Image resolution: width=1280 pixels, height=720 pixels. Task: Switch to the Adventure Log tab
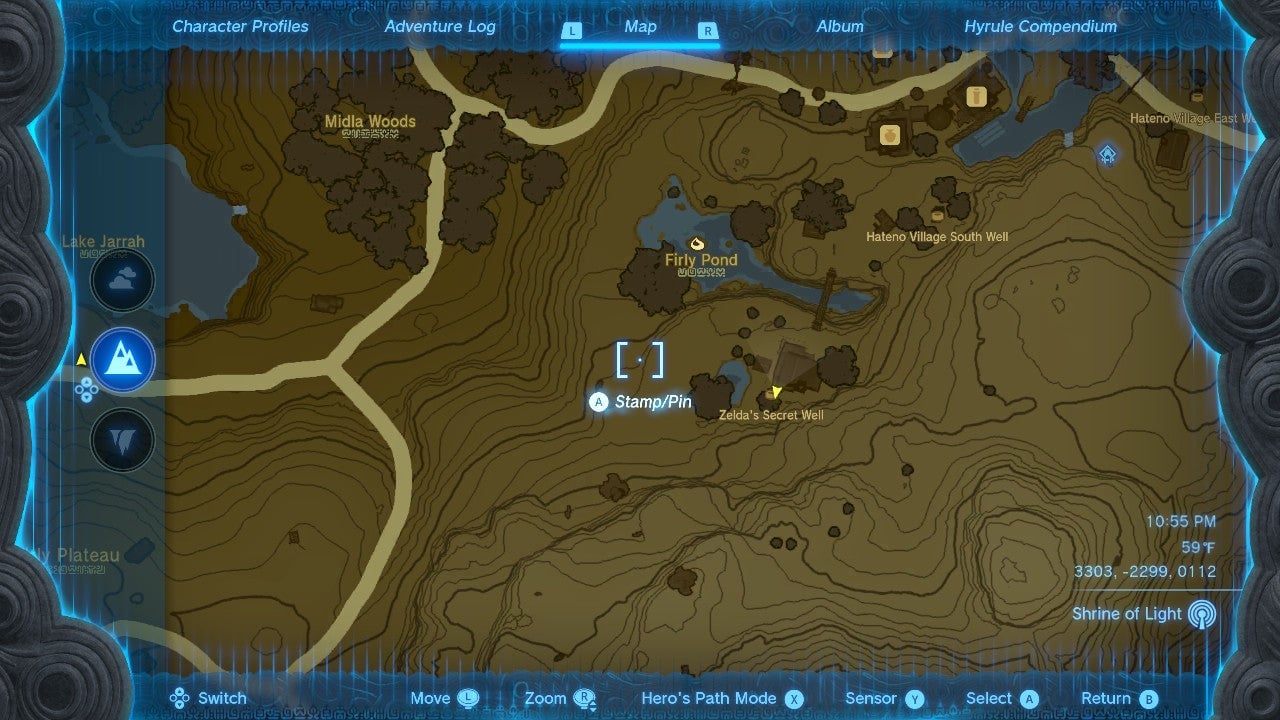[440, 26]
